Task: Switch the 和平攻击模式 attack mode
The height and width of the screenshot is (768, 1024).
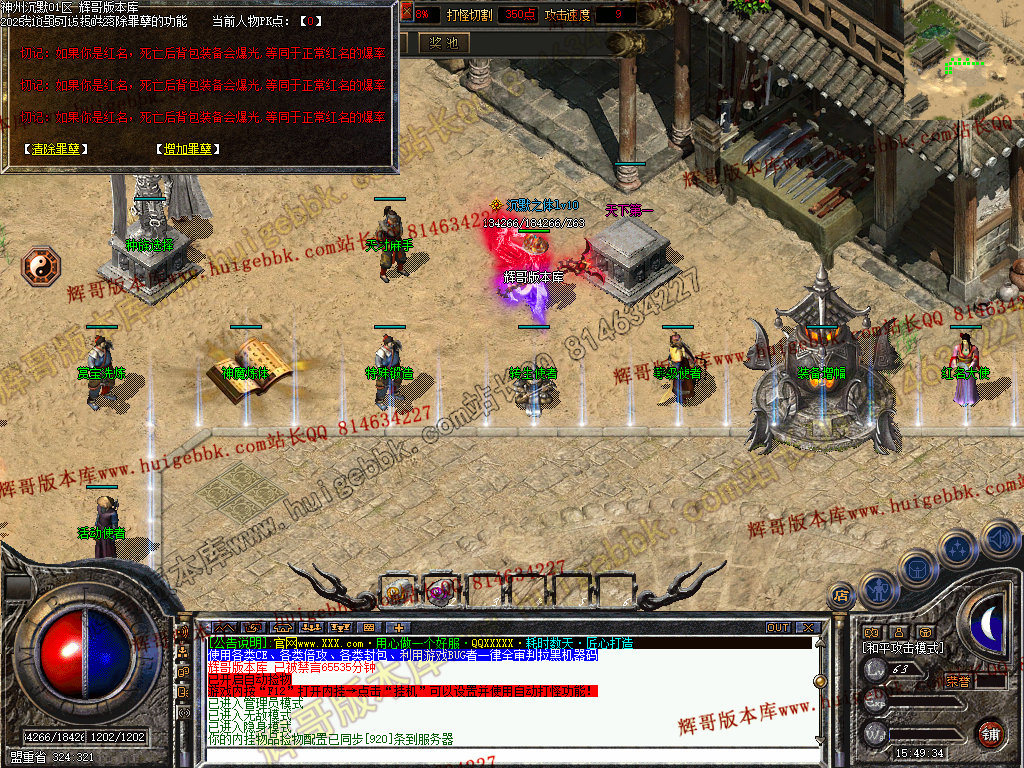Action: tap(903, 648)
